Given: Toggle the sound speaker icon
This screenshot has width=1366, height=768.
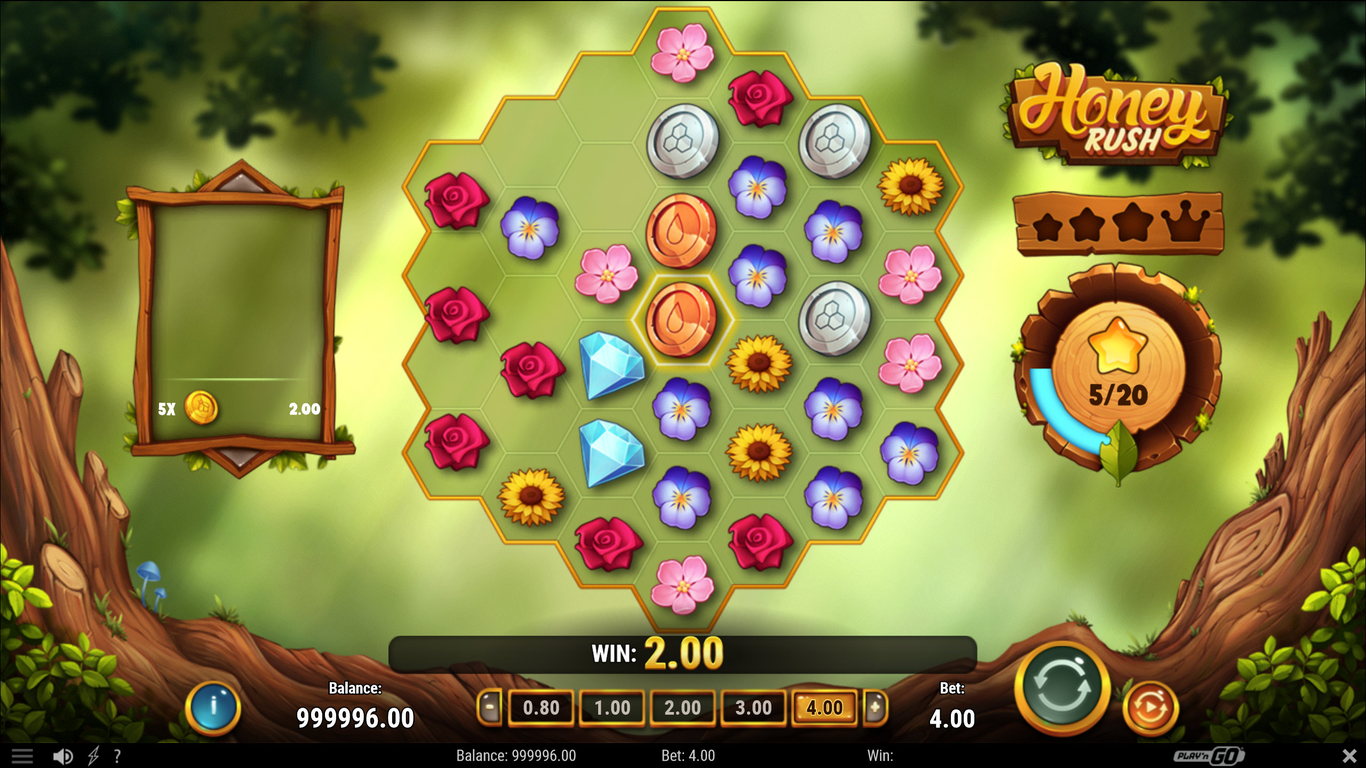Looking at the screenshot, I should click(62, 756).
